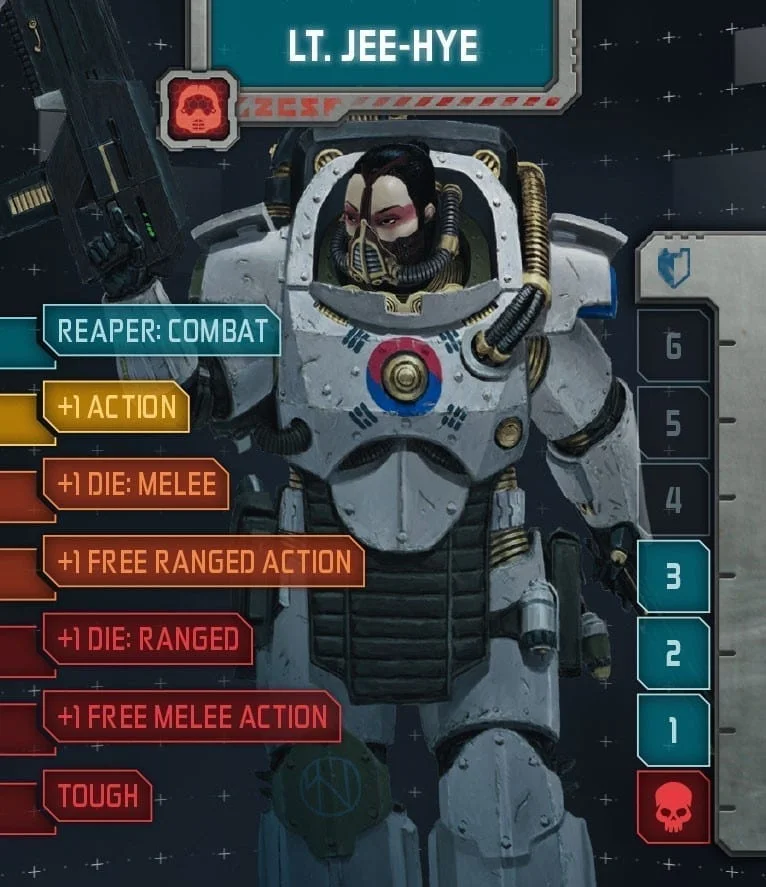Set the armor track to 6
The image size is (766, 887).
(x=673, y=347)
